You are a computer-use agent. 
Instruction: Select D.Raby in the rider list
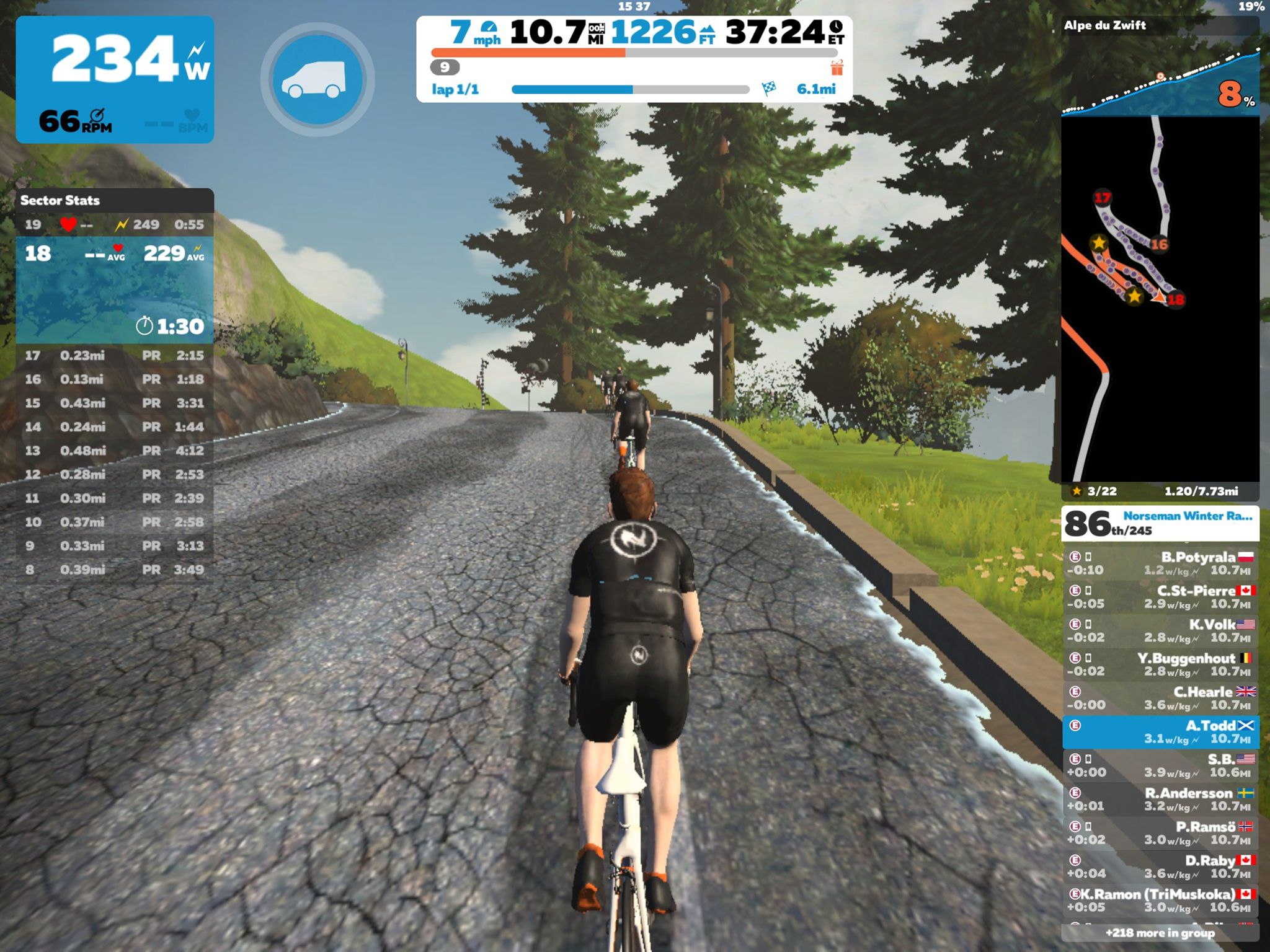click(x=1160, y=866)
